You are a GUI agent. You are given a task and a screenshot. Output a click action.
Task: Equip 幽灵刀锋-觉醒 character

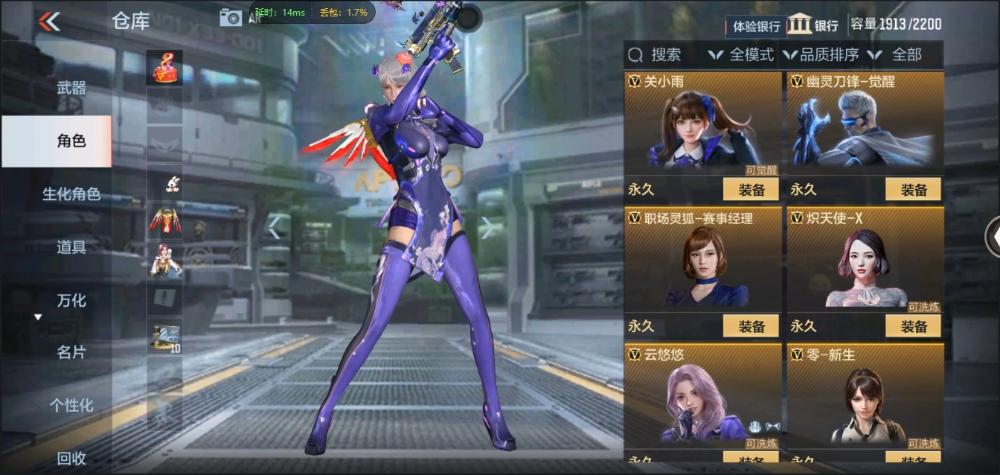[913, 189]
